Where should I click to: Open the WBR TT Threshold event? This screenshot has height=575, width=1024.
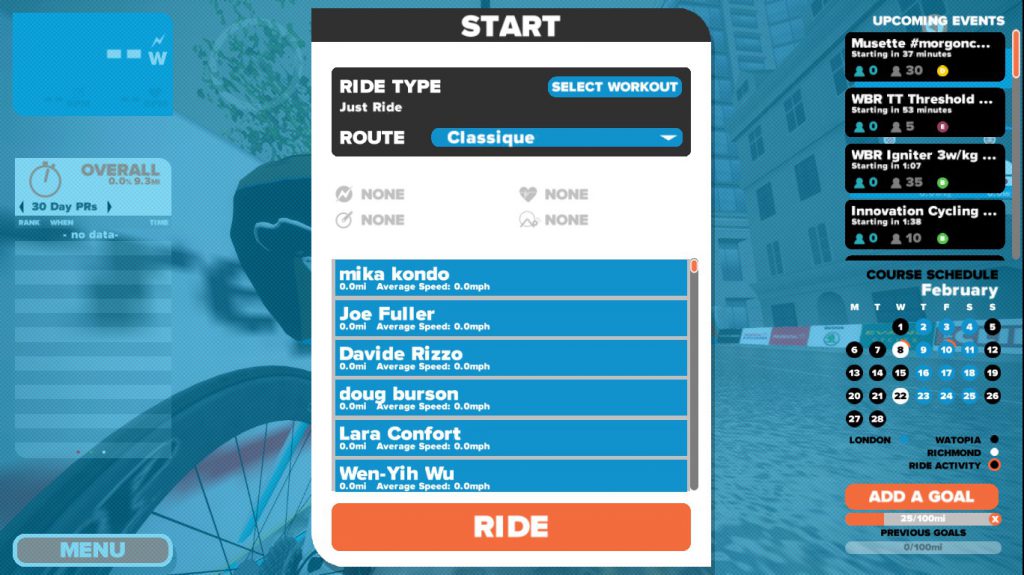[x=925, y=112]
